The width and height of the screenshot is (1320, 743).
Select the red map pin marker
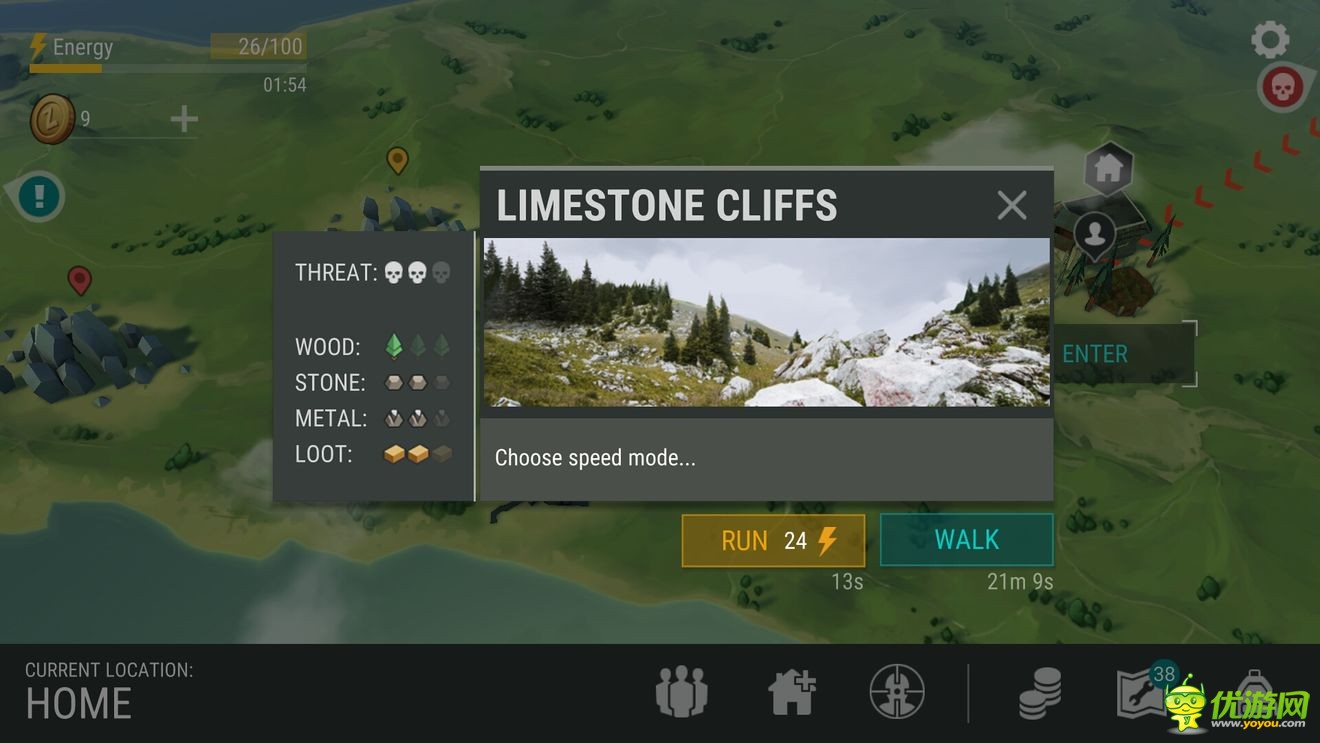click(x=79, y=280)
